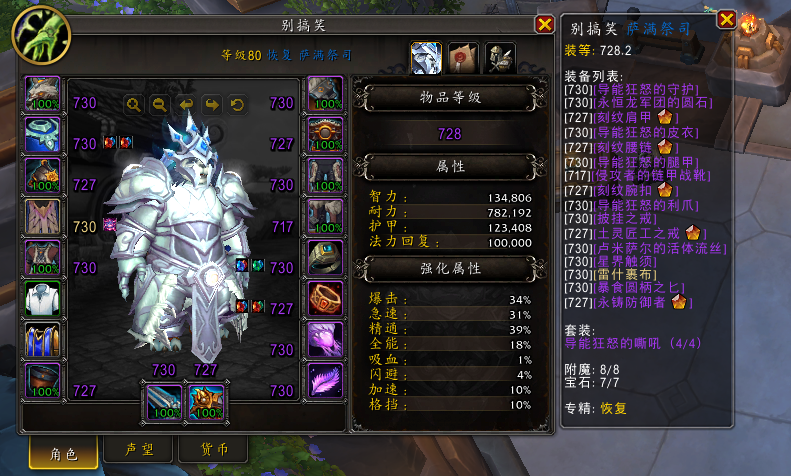Click the neck slot amulet
The width and height of the screenshot is (791, 476).
(42, 137)
